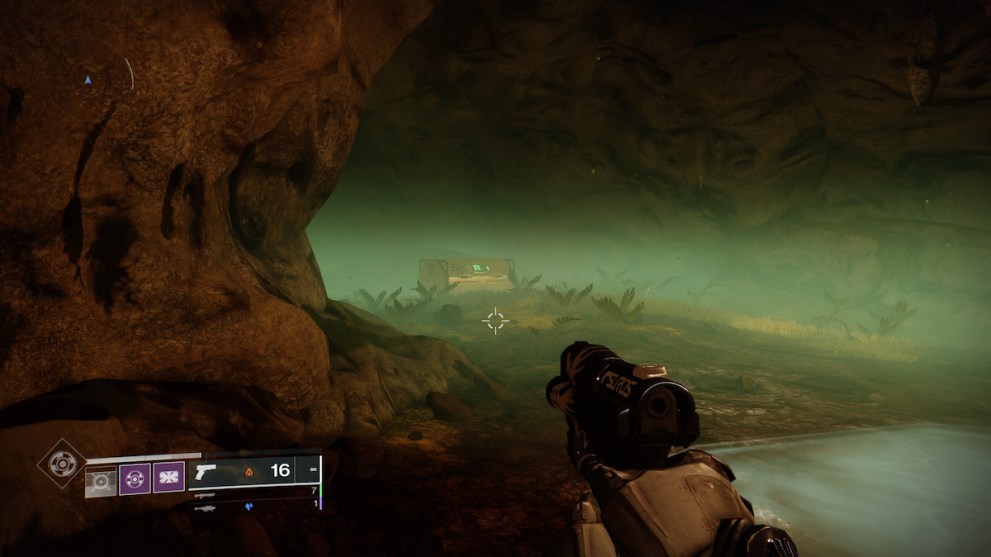
Task: Select the greyed-out grenade ability icon
Action: (101, 478)
